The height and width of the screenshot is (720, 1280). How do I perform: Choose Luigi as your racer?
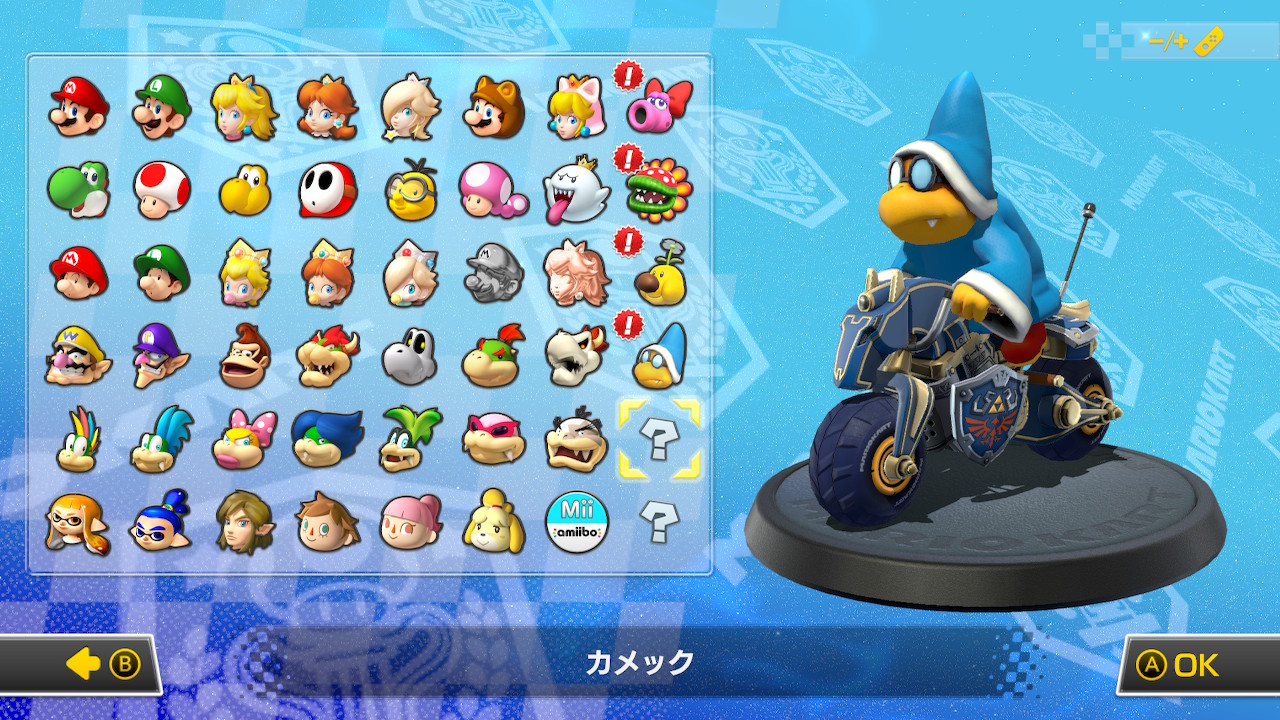[x=161, y=107]
